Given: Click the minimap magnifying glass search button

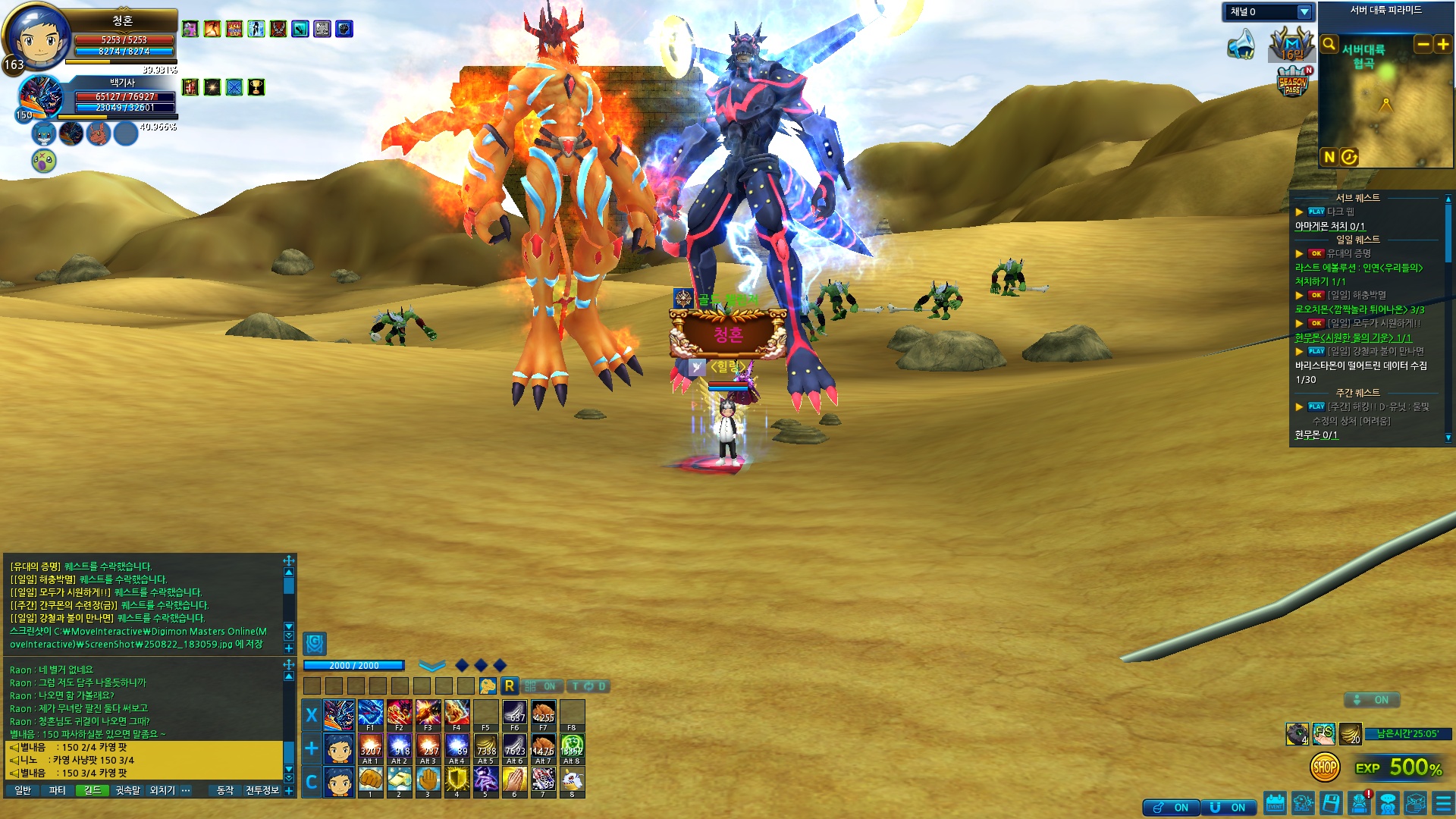Looking at the screenshot, I should (1329, 44).
